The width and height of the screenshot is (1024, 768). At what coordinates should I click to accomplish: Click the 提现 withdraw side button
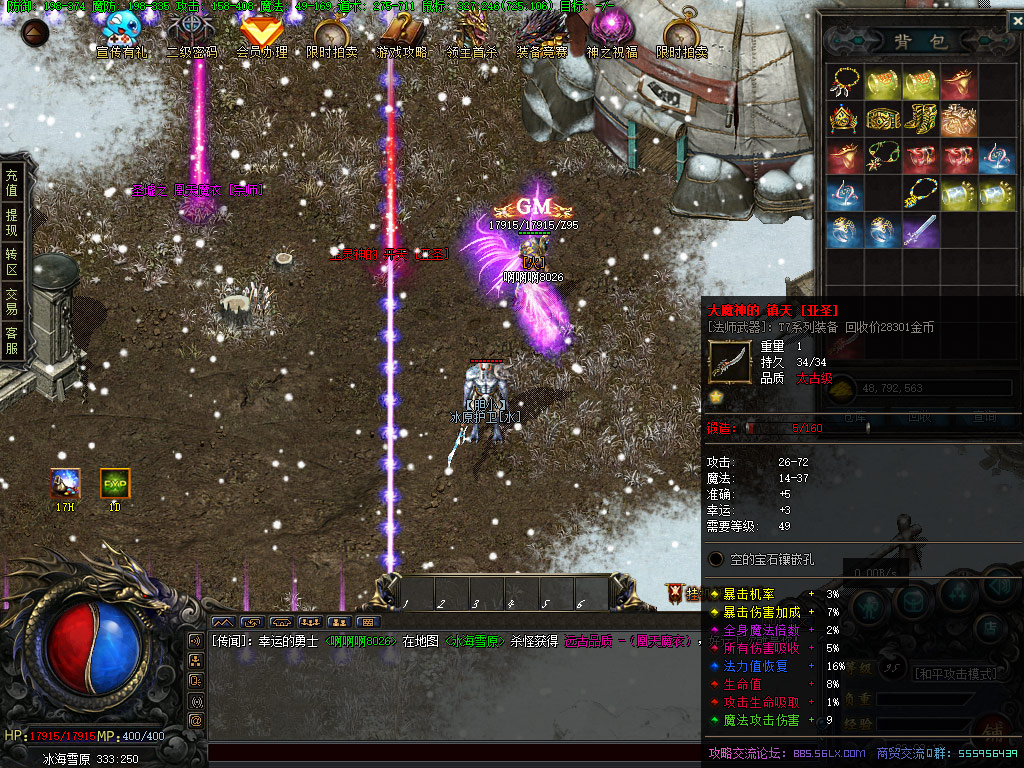pos(12,223)
